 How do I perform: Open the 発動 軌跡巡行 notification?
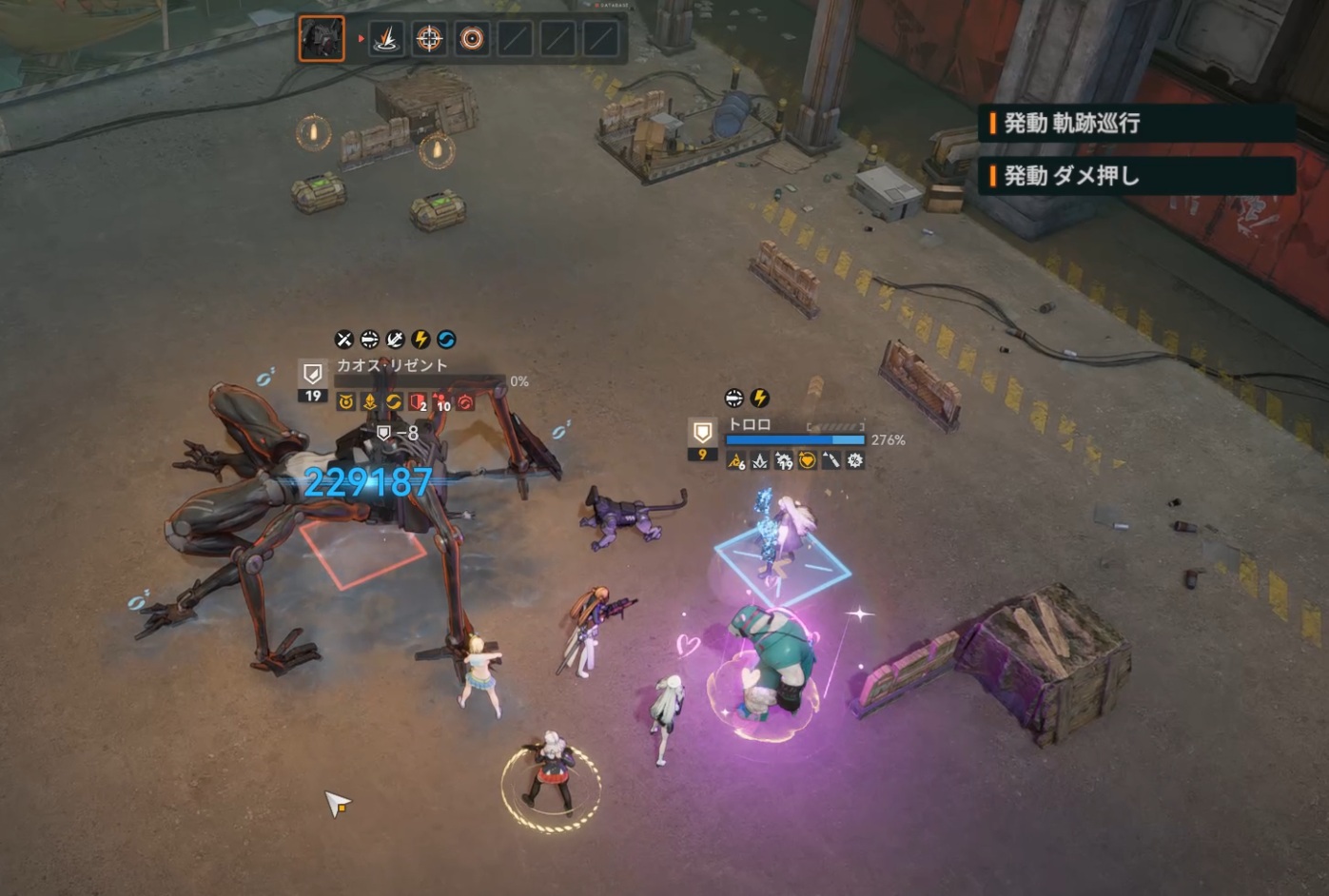tap(1137, 123)
